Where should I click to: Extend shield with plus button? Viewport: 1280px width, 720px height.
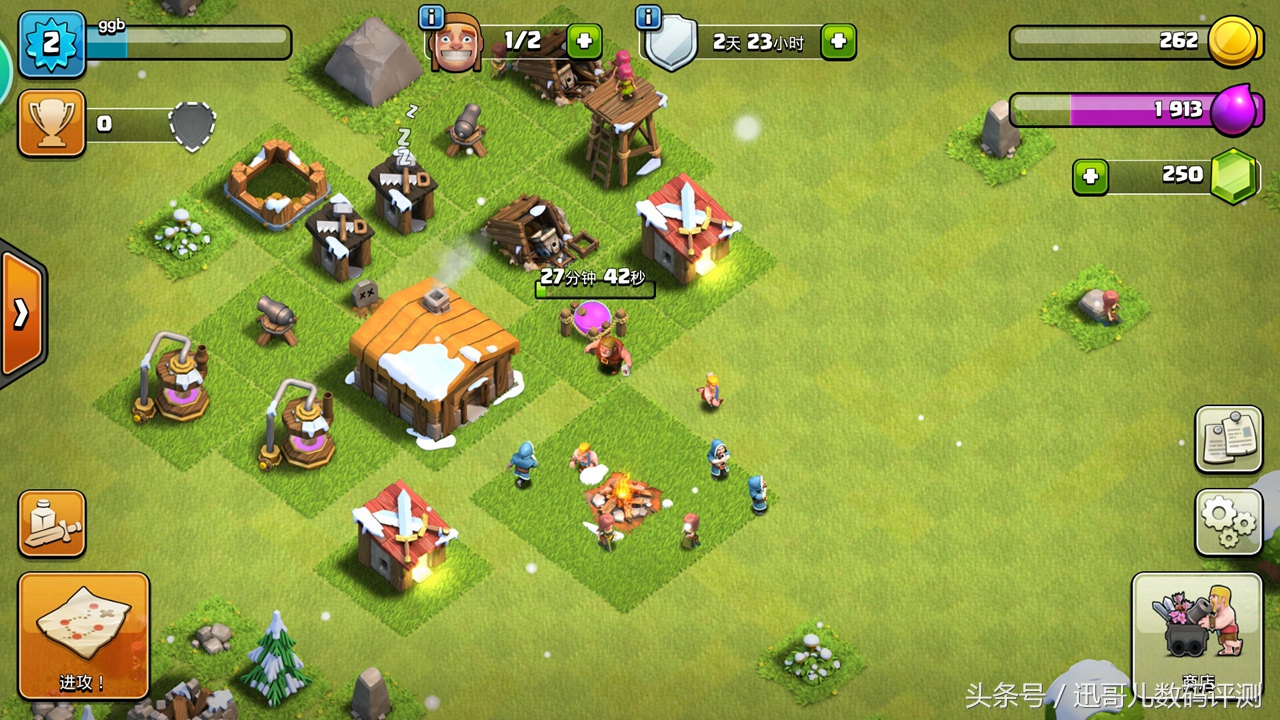click(x=838, y=42)
